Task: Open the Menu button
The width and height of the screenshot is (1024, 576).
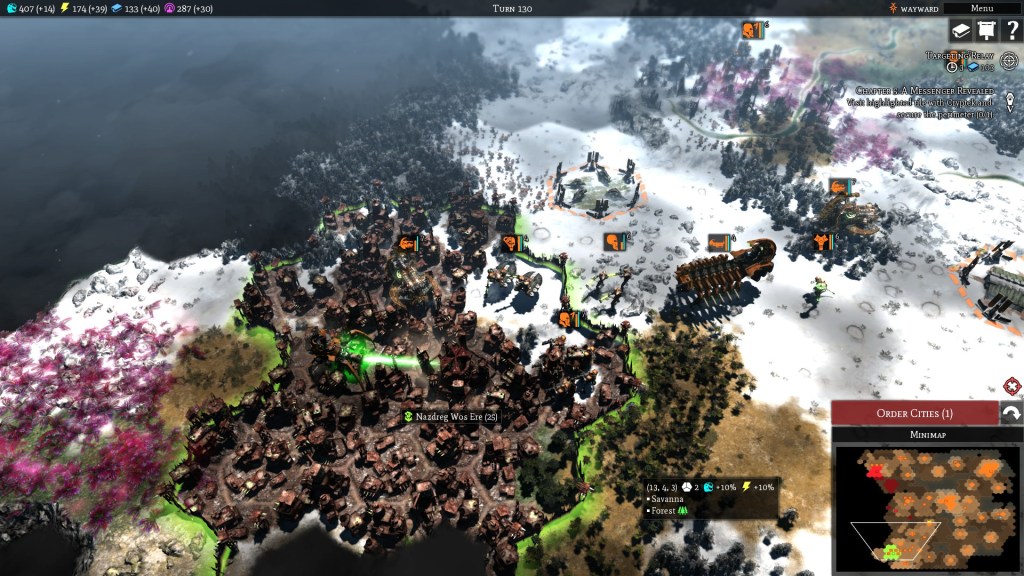Action: click(x=982, y=8)
